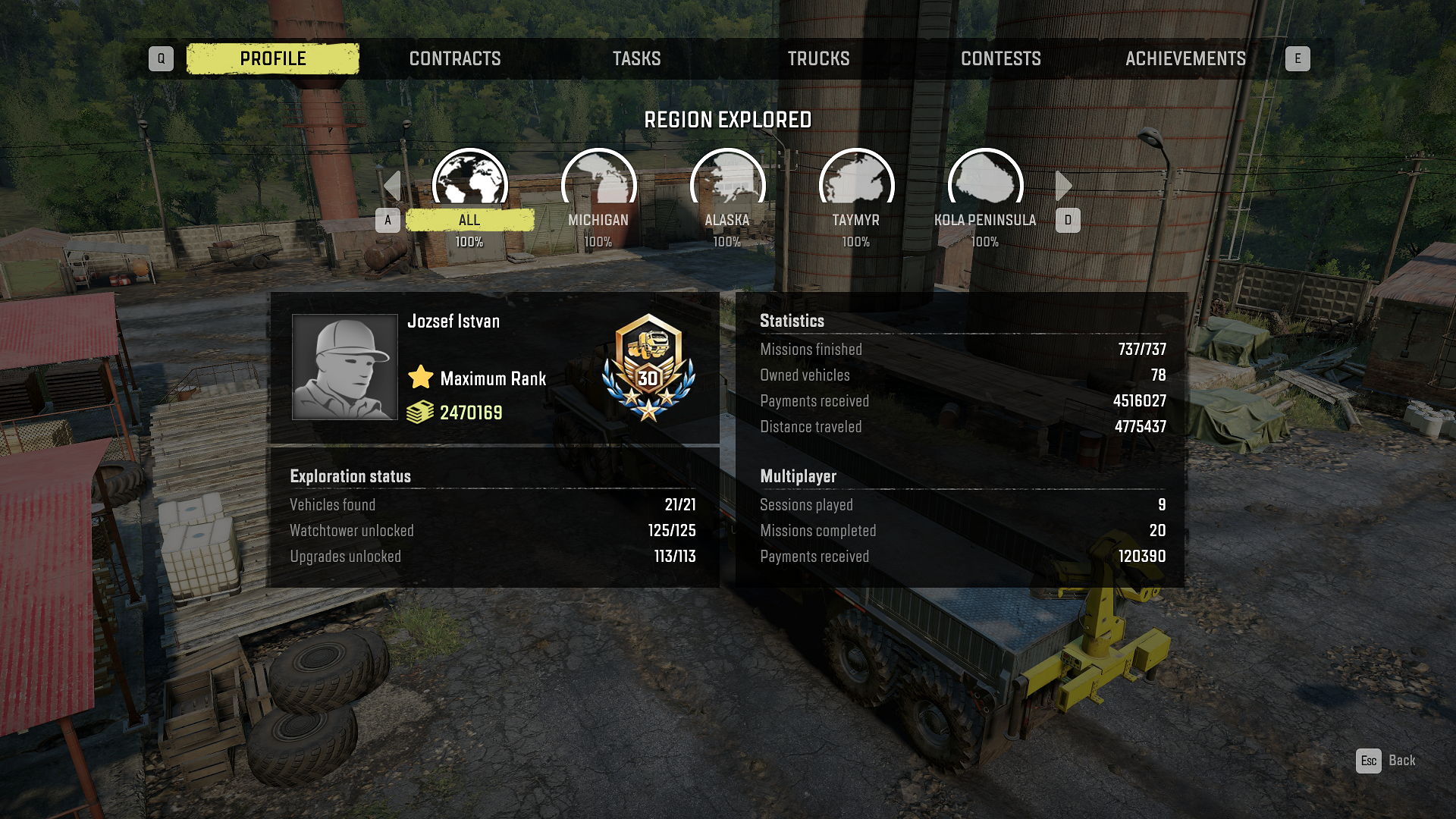This screenshot has width=1456, height=819.
Task: Go back from the profile screen
Action: (x=1385, y=761)
